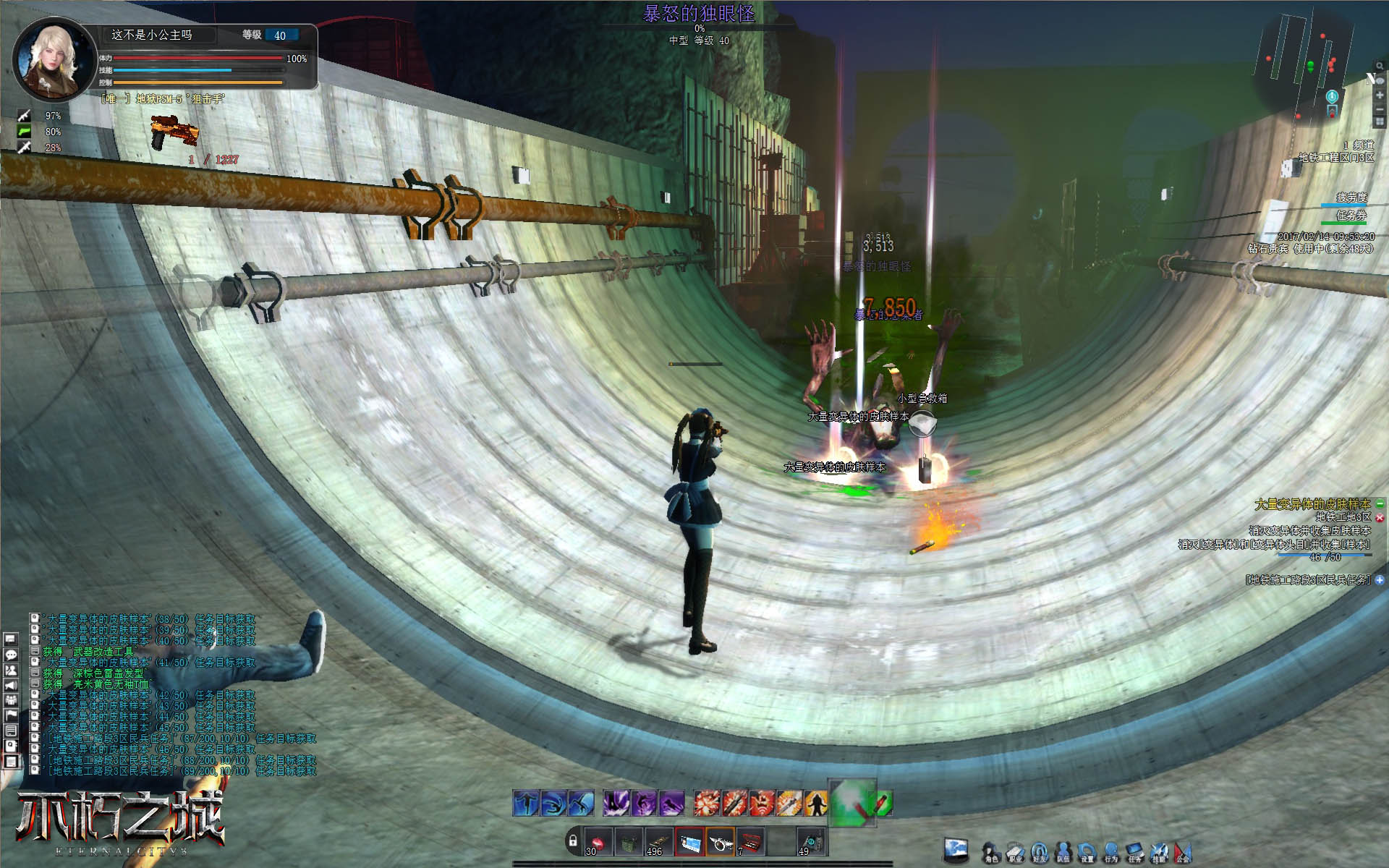Activate the first blue jumping figure skill

526,803
